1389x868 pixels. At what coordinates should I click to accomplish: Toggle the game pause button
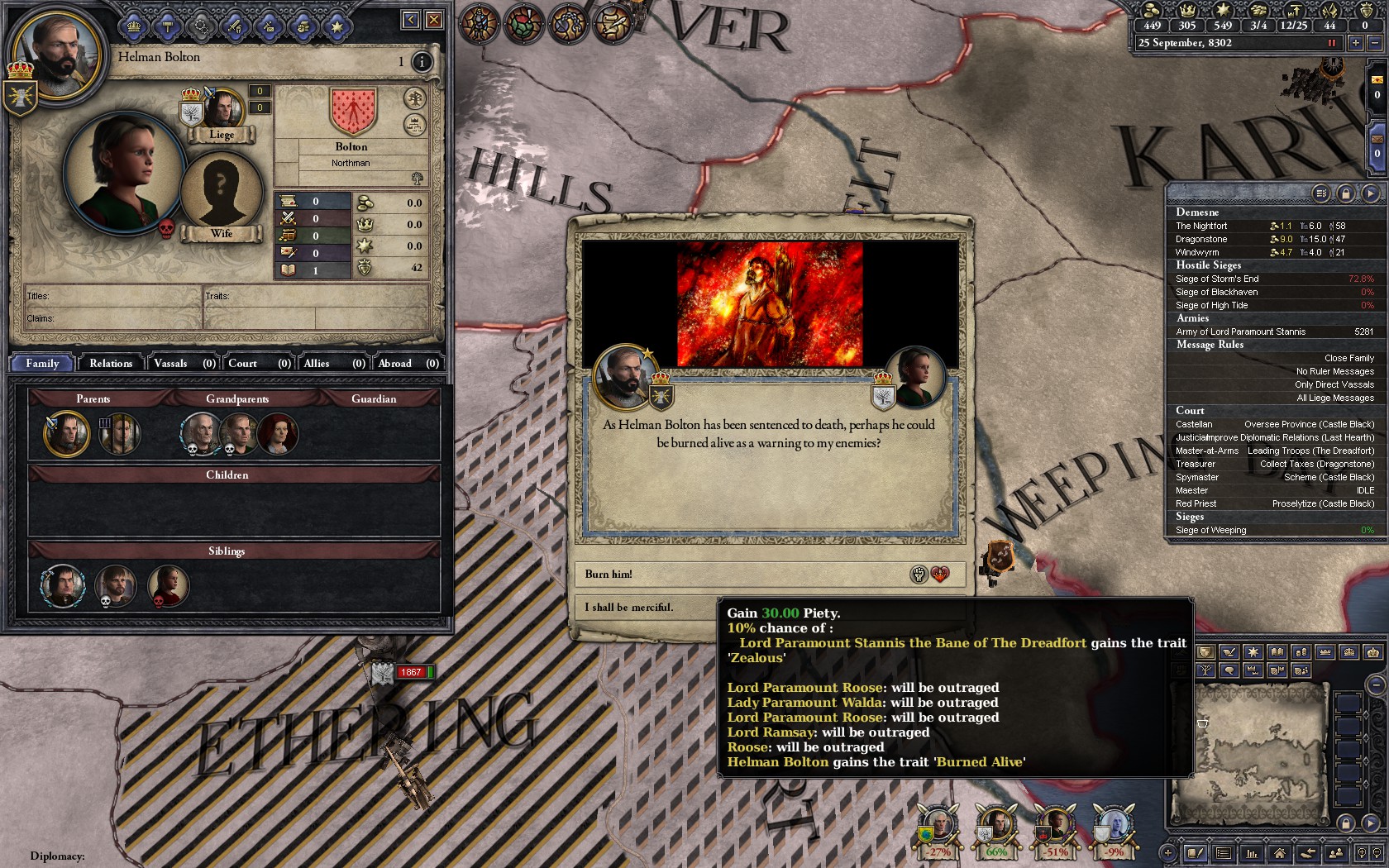coord(1332,43)
